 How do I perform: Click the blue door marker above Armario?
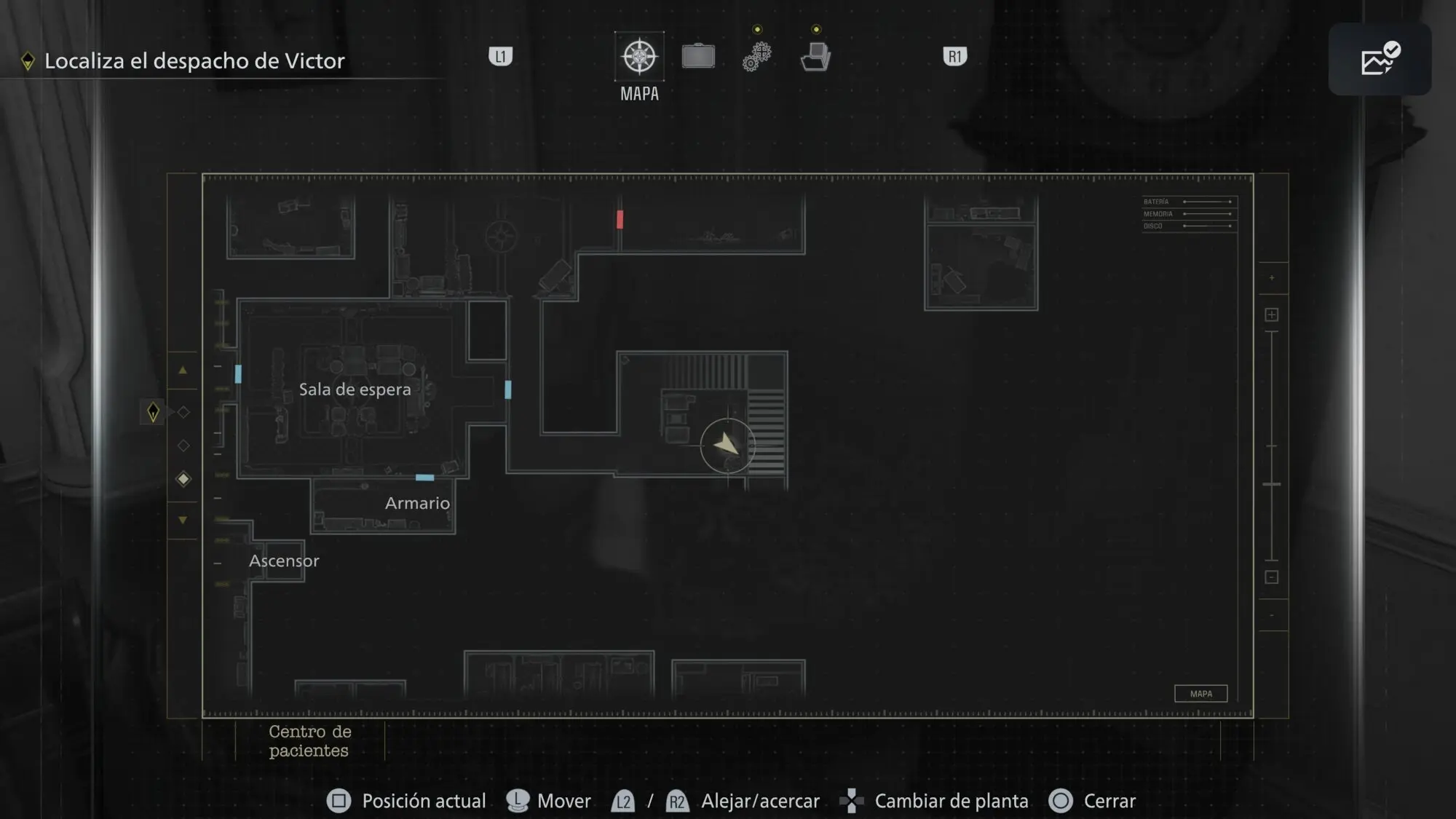pos(424,478)
